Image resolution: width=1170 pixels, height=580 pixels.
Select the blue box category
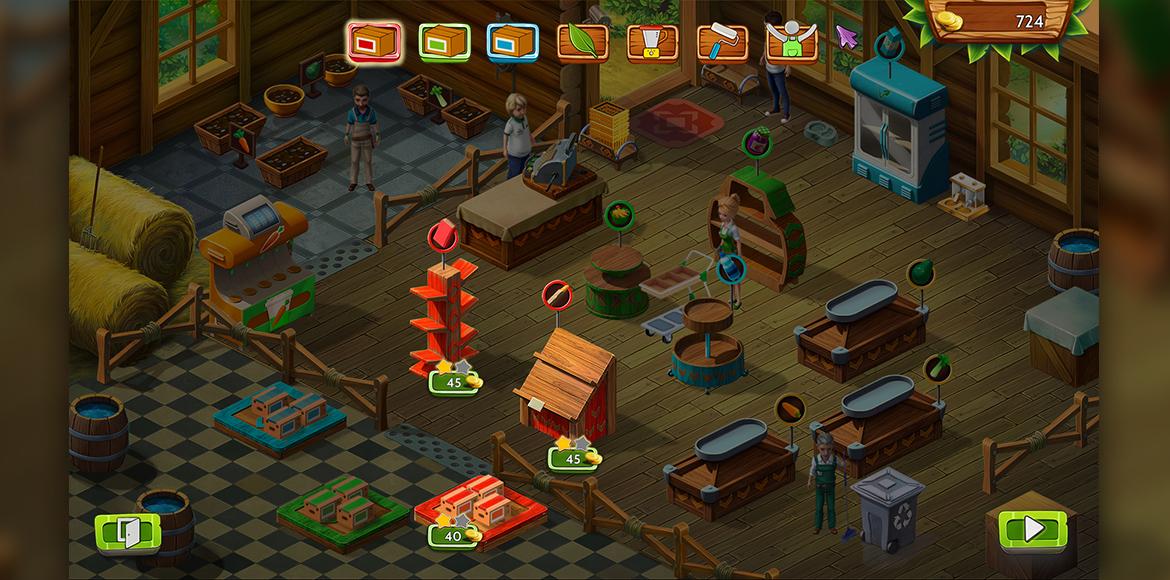pos(513,42)
